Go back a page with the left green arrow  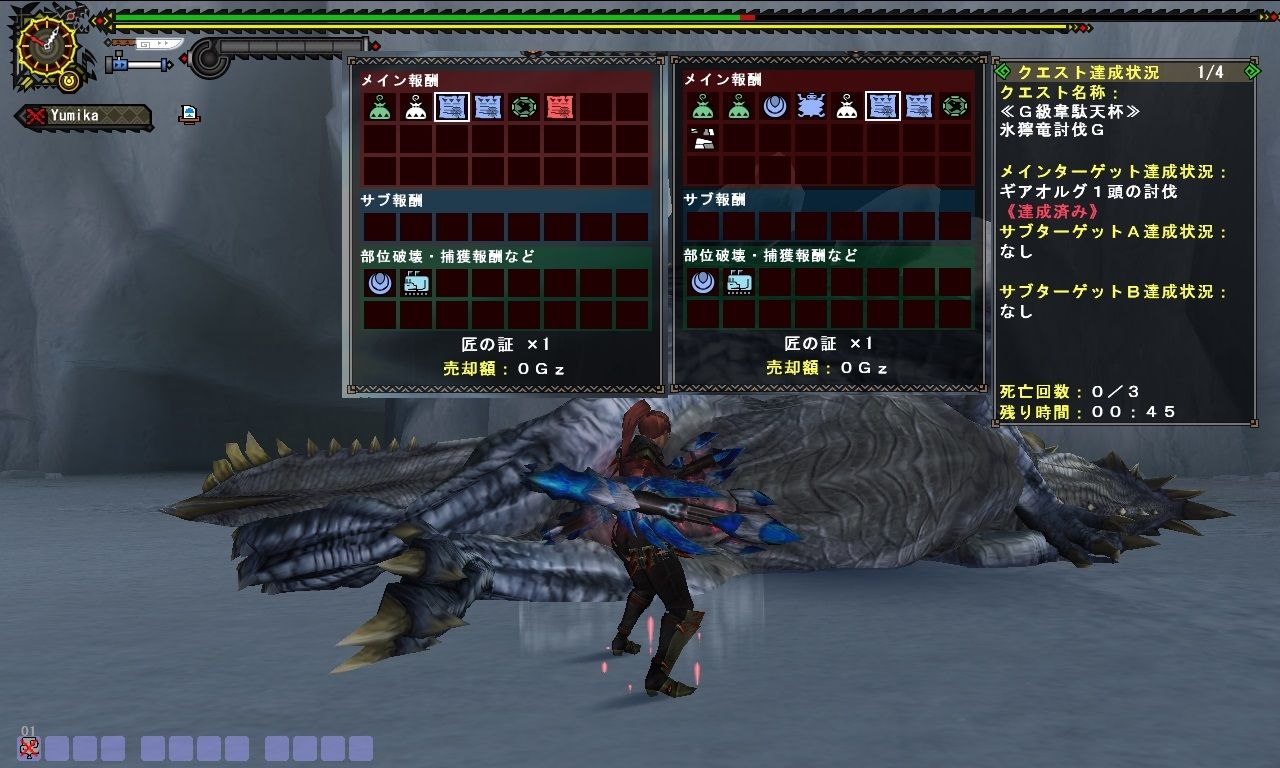(1002, 71)
